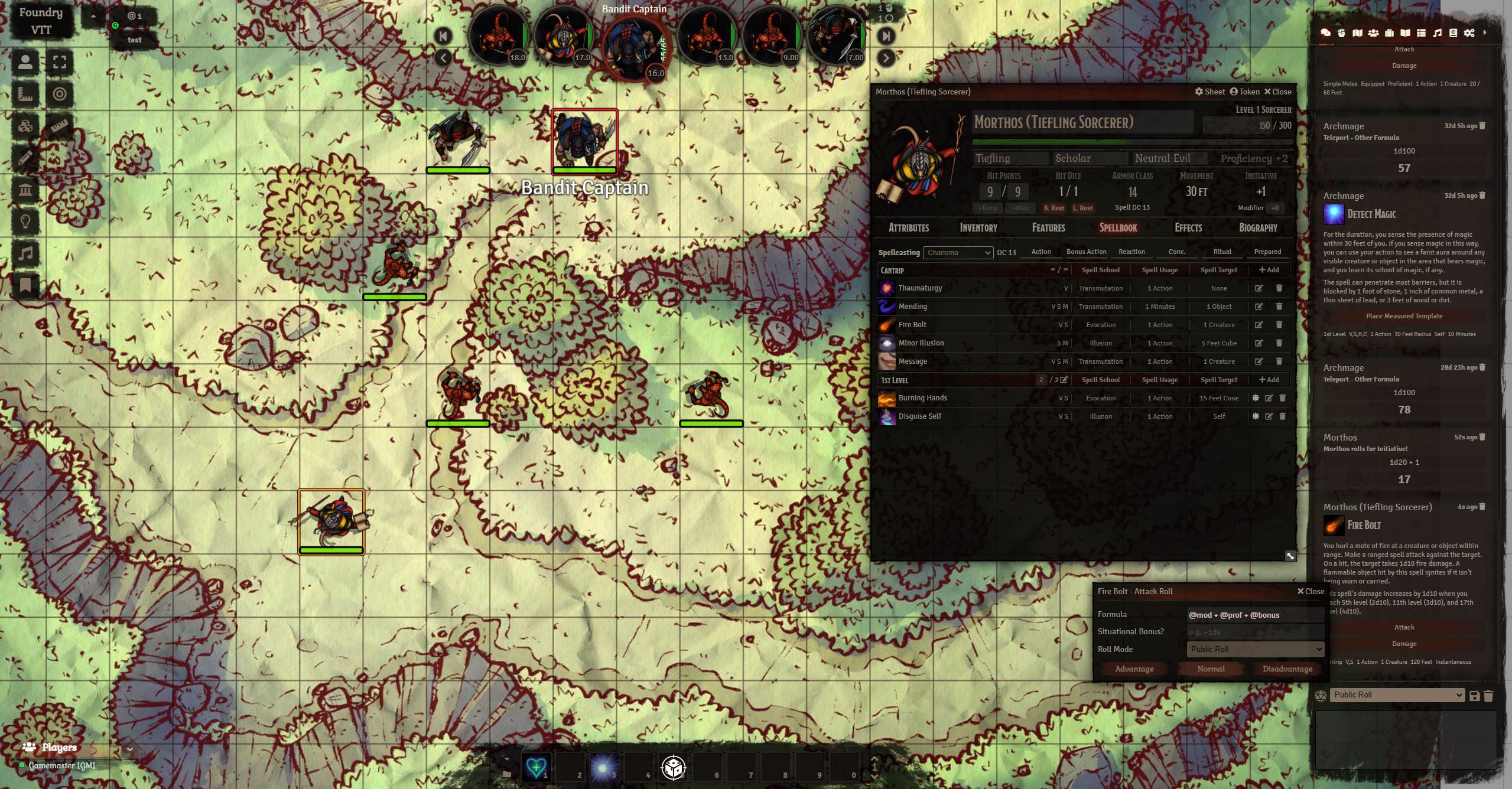Open the Spellcasting ability dropdown
Viewport: 1512px width, 789px height.
(x=958, y=253)
